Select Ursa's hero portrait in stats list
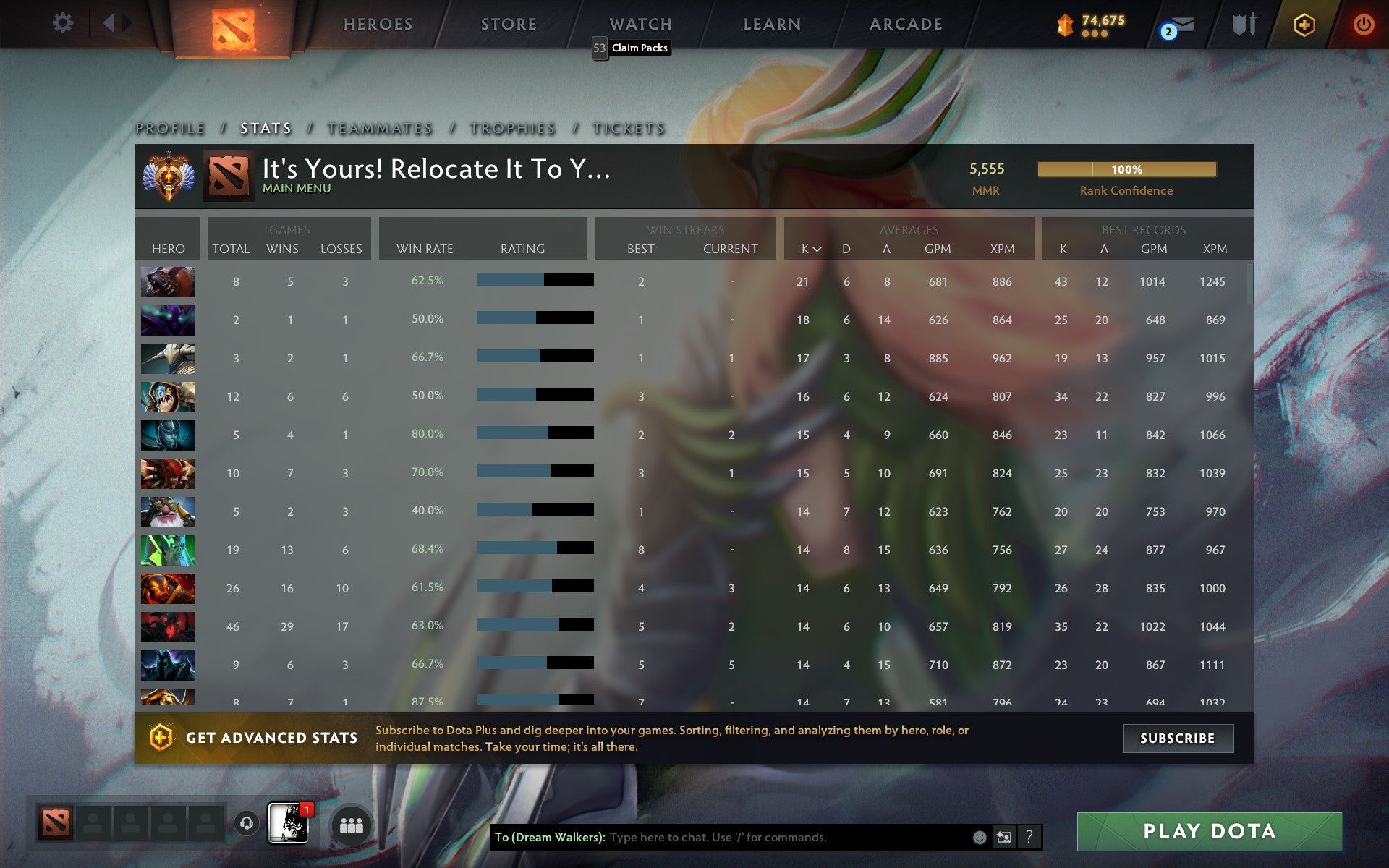This screenshot has width=1389, height=868. pos(167,282)
